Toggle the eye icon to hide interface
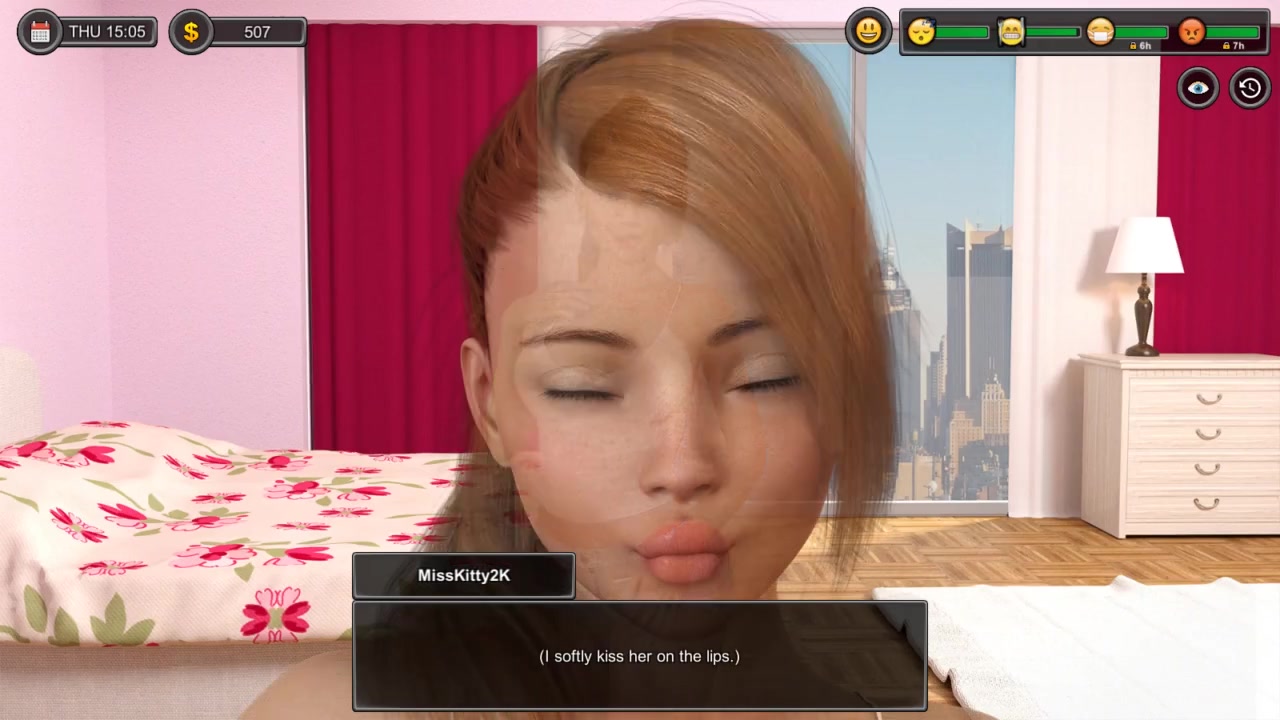 [x=1198, y=88]
